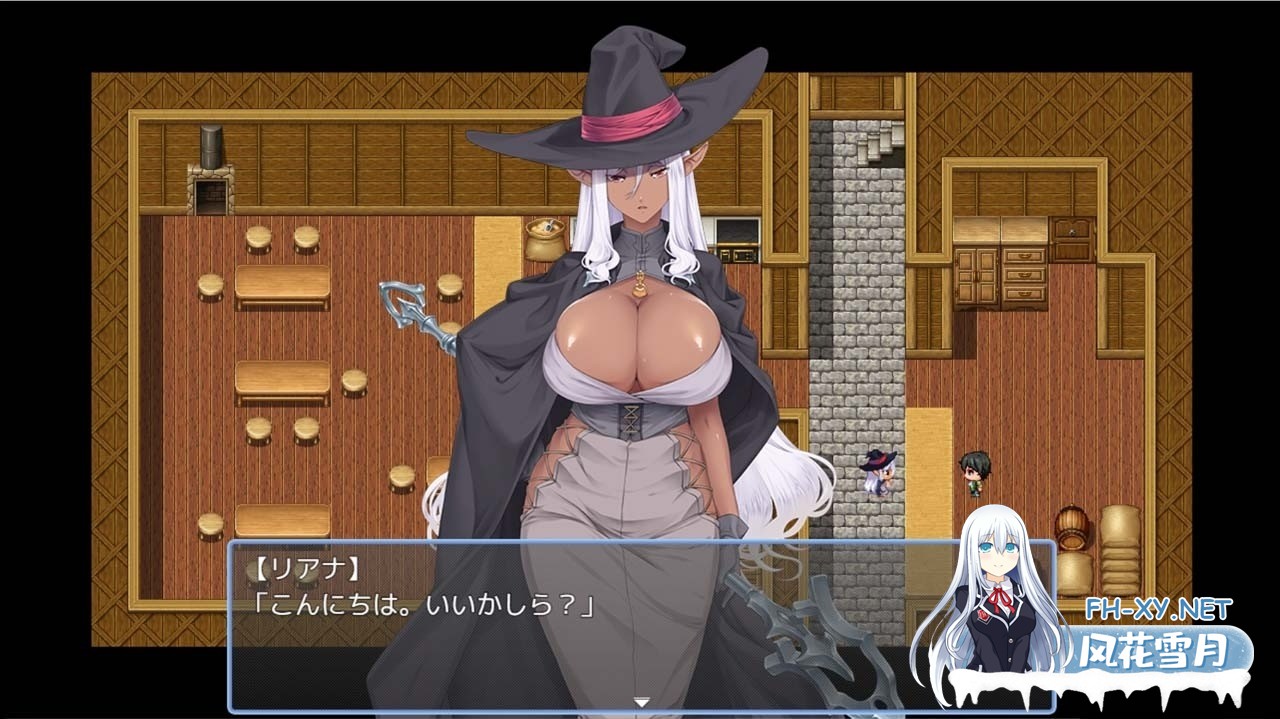Click the dialogue continue arrow indicator
The width and height of the screenshot is (1280, 719).
641,702
